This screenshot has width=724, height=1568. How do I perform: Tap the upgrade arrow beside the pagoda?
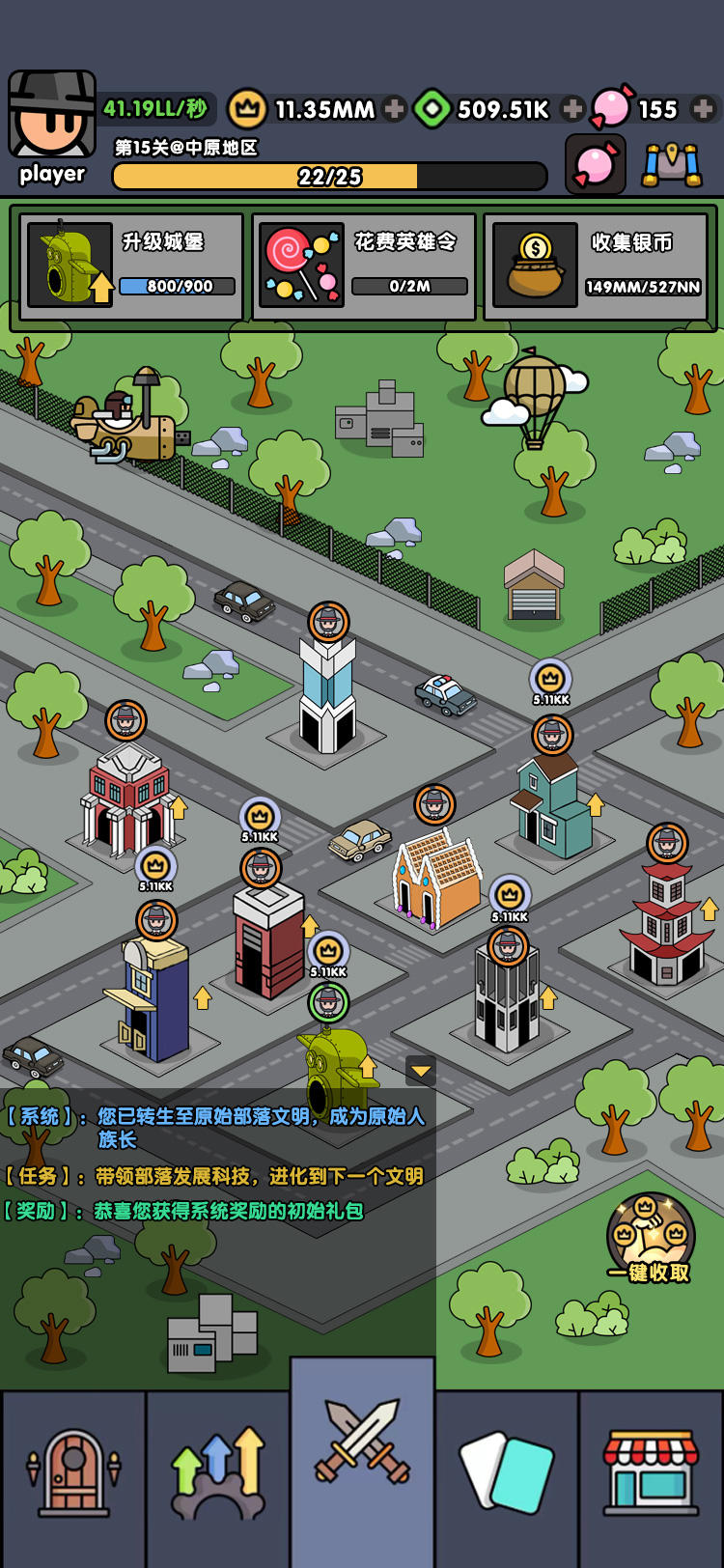(x=710, y=909)
